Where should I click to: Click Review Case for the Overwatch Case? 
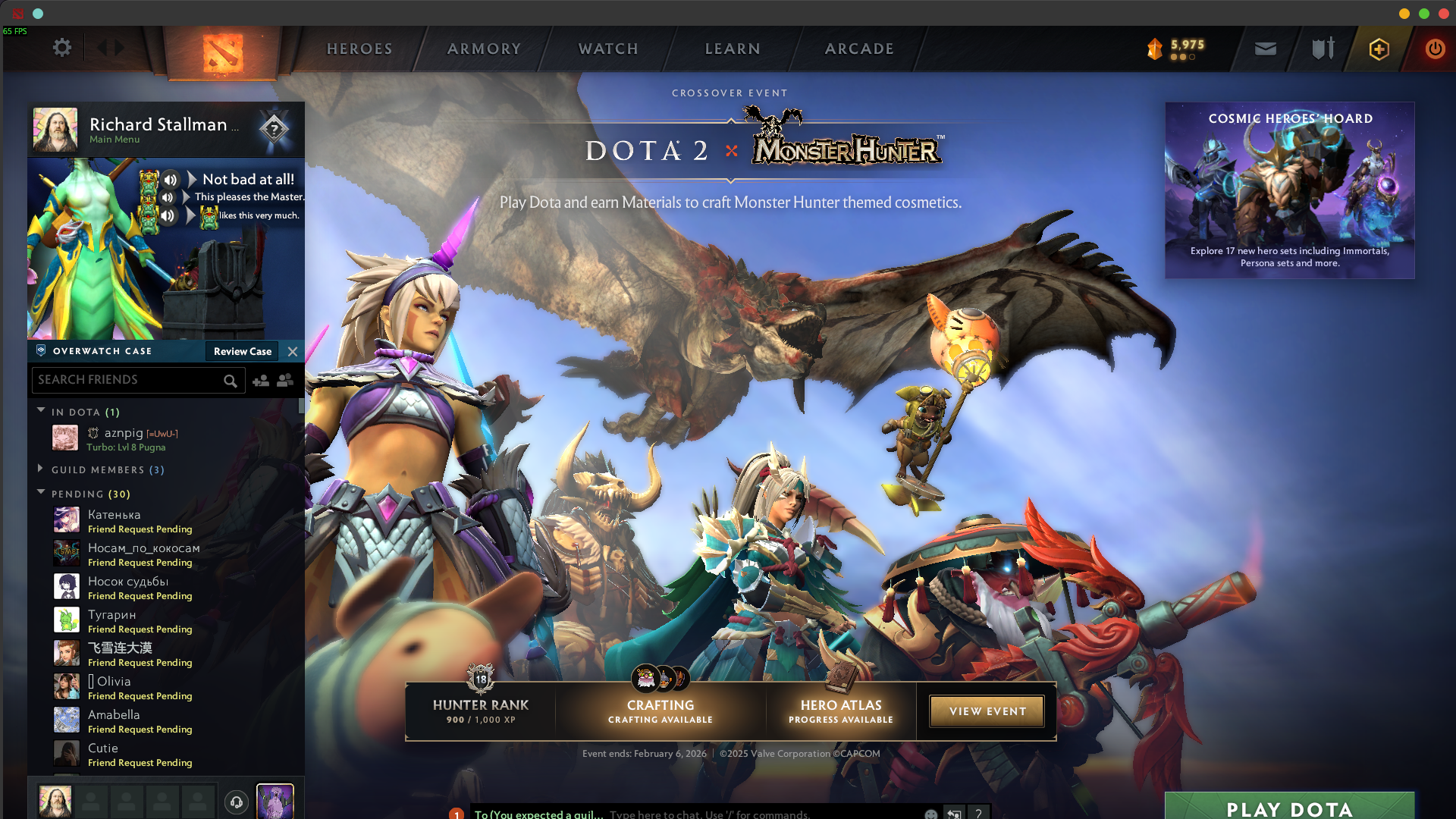[x=241, y=351]
